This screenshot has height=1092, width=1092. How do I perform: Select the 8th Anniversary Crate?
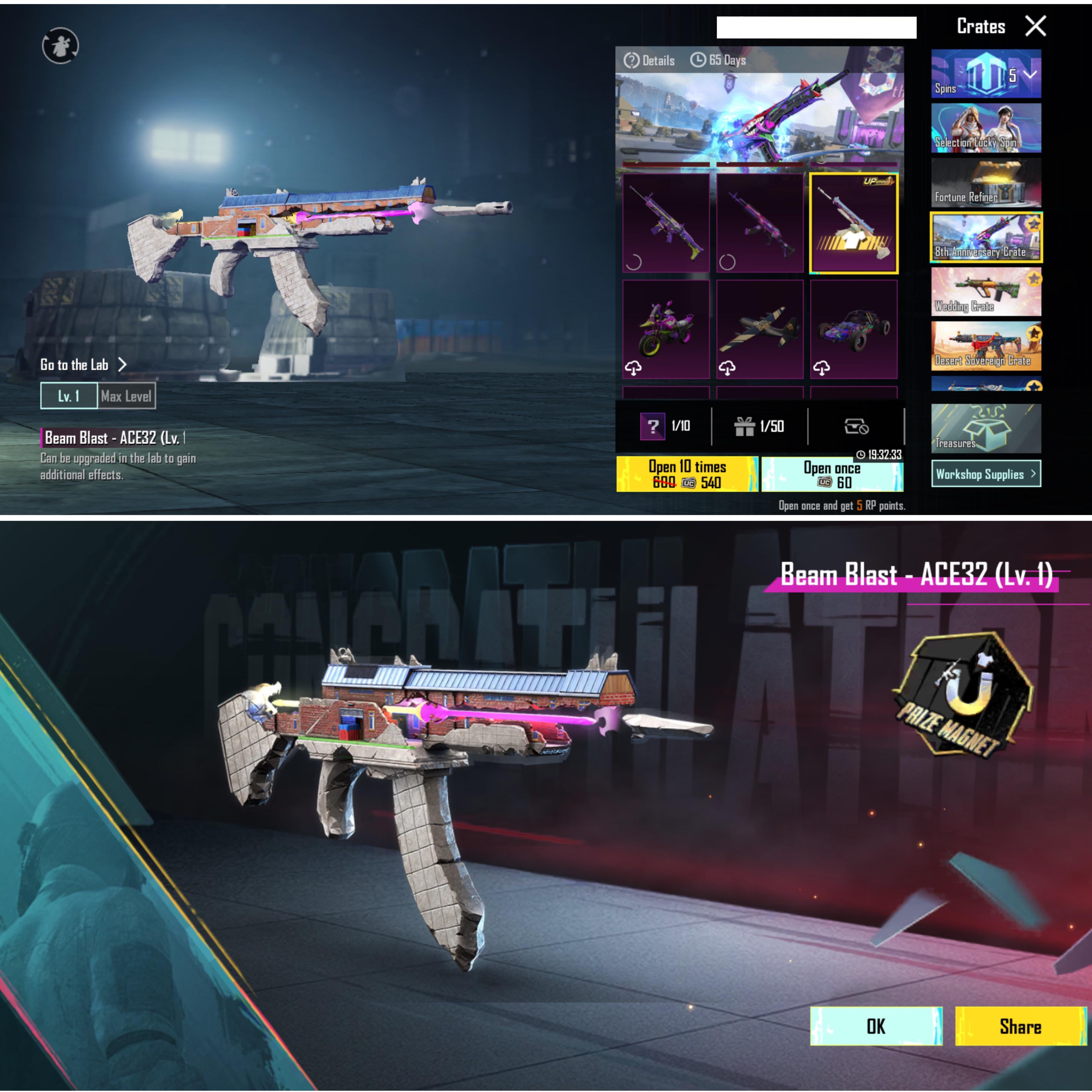point(986,237)
